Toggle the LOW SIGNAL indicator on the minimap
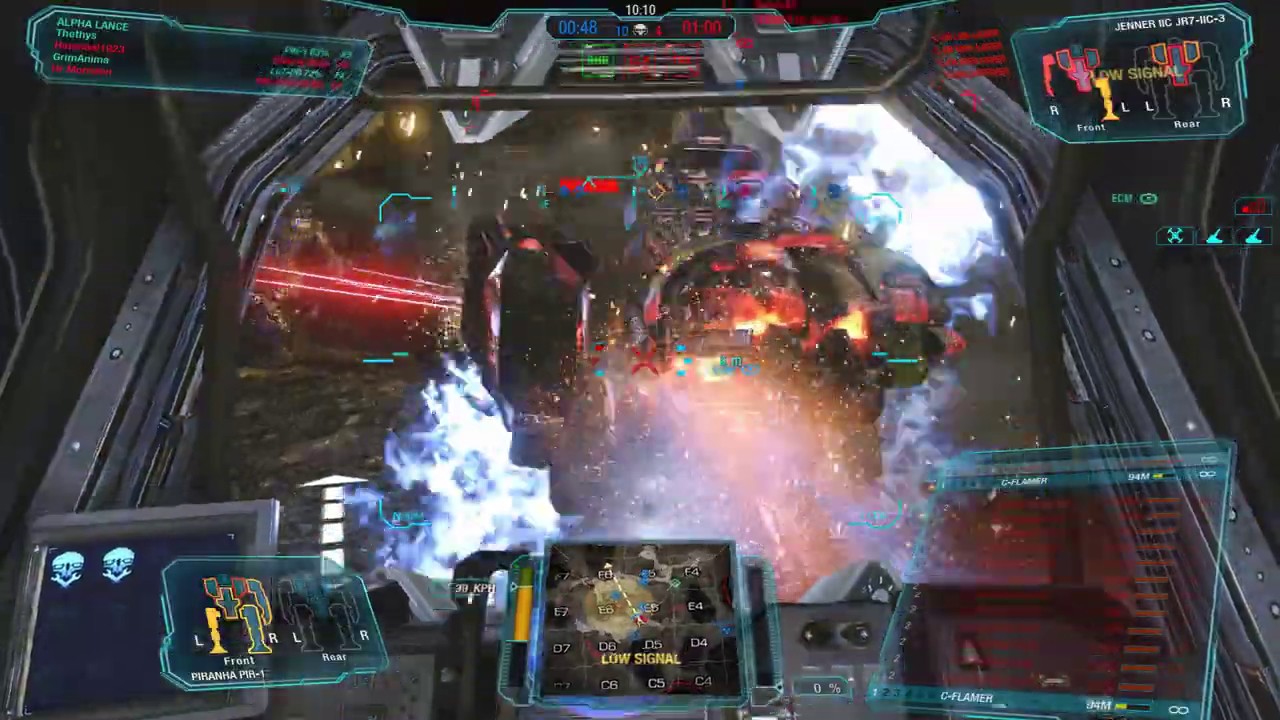 tap(640, 658)
